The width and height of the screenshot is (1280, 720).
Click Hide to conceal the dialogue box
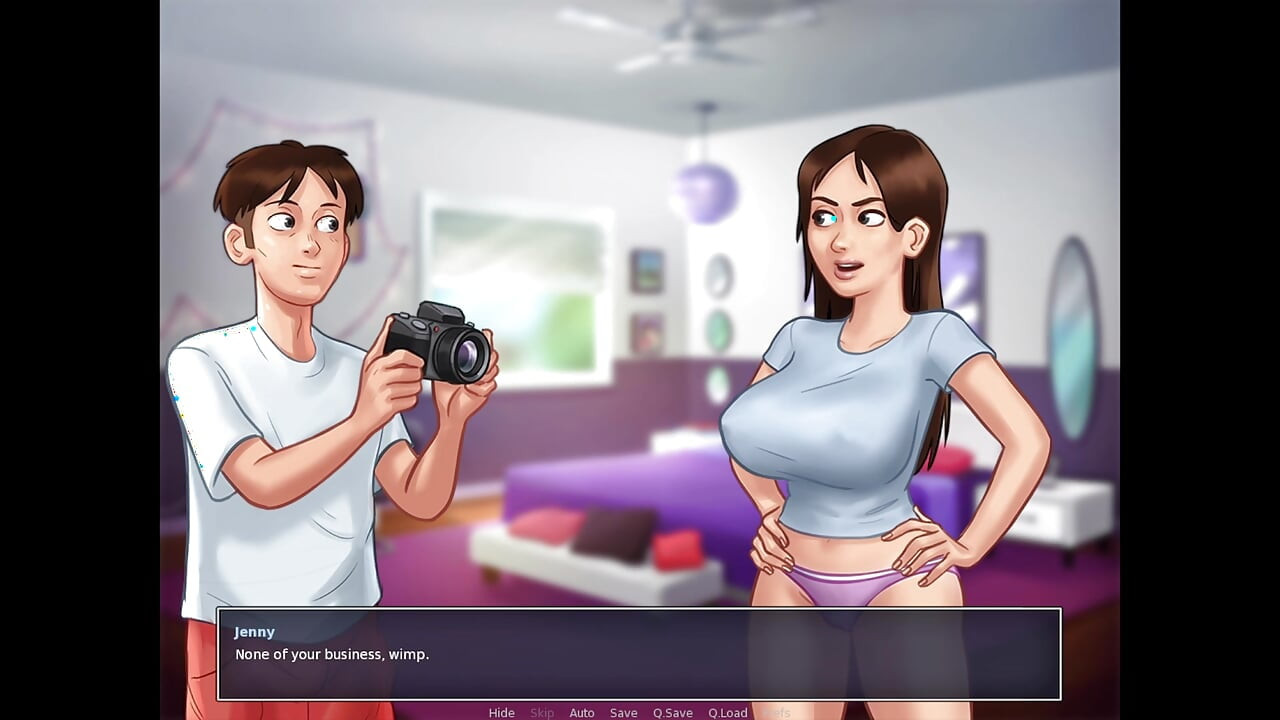coord(501,712)
